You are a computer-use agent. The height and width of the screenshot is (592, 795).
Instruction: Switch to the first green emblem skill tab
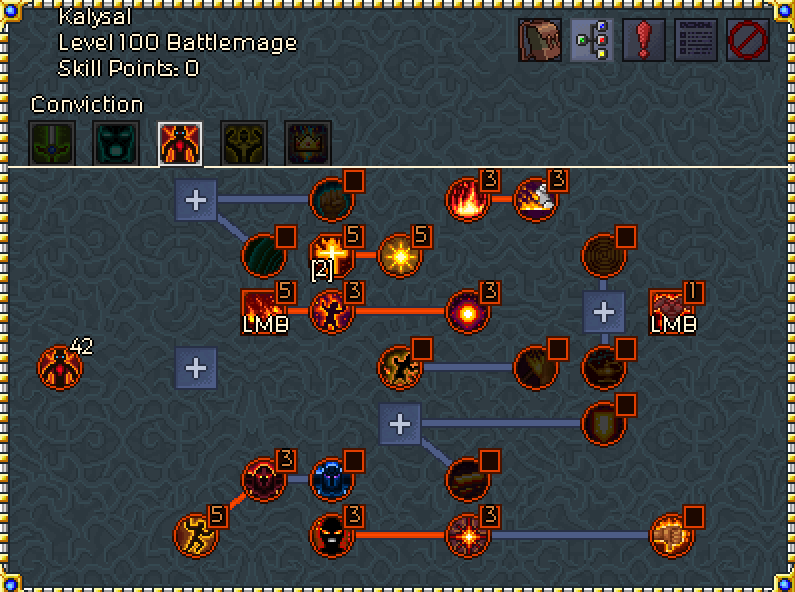coord(52,144)
